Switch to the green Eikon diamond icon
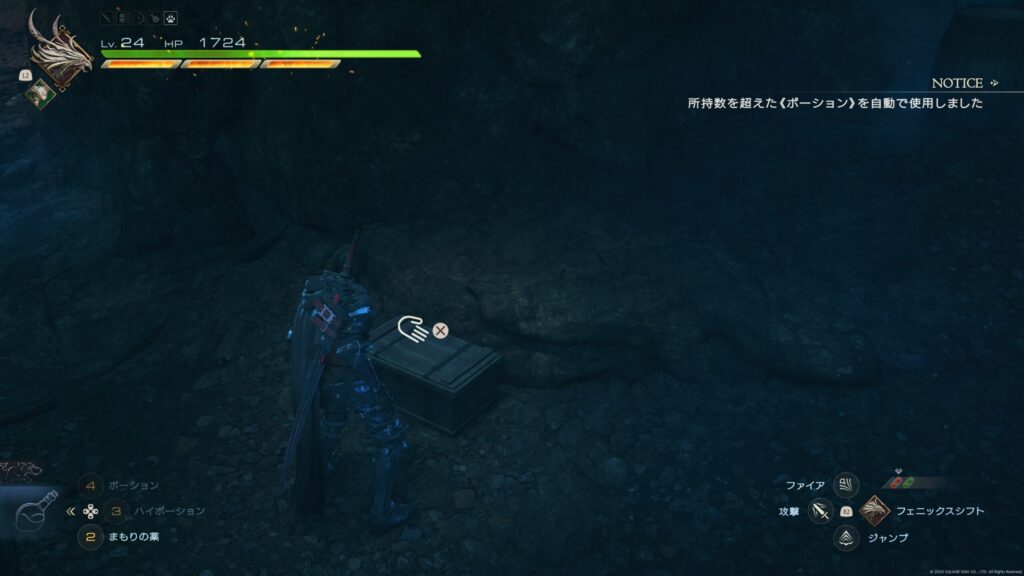The image size is (1024, 576). [40, 91]
